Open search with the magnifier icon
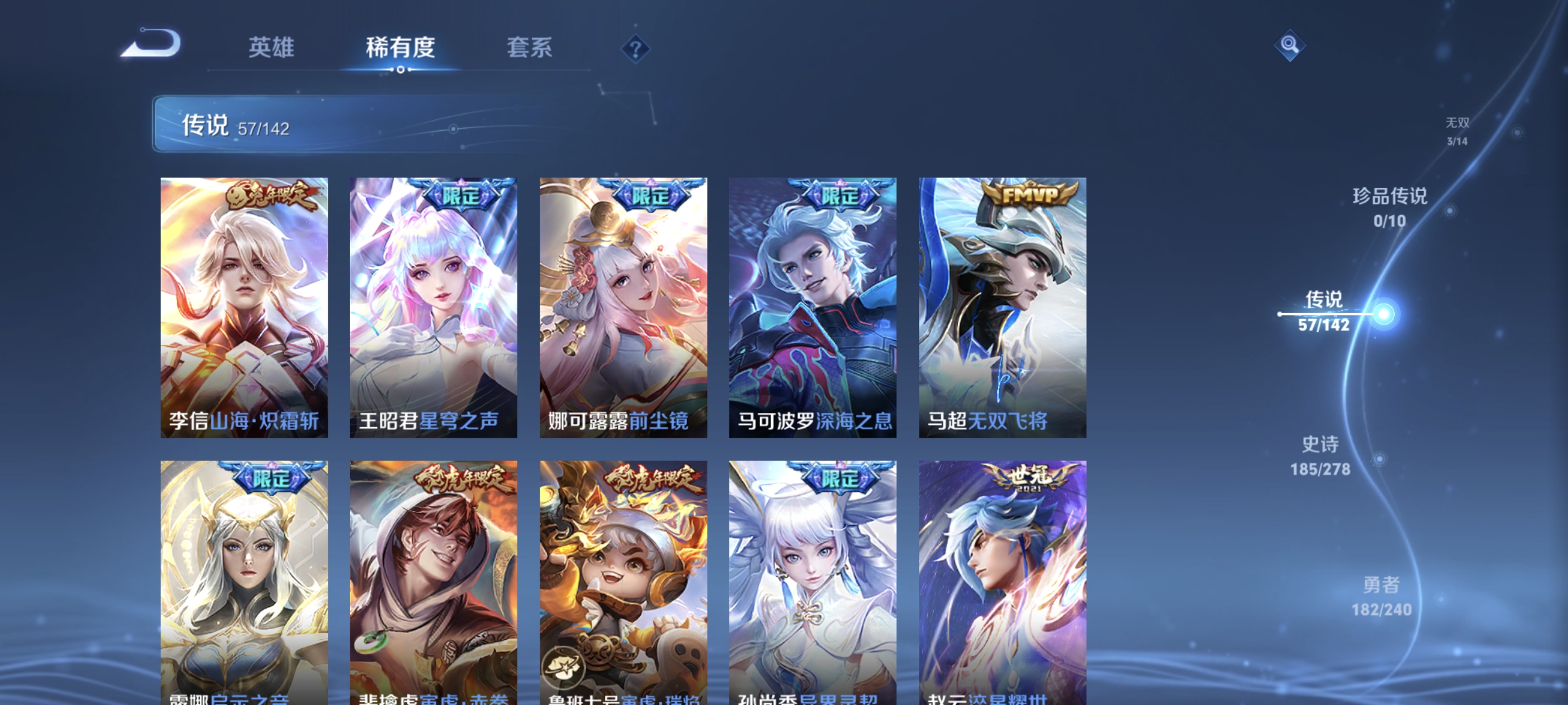 click(1290, 46)
